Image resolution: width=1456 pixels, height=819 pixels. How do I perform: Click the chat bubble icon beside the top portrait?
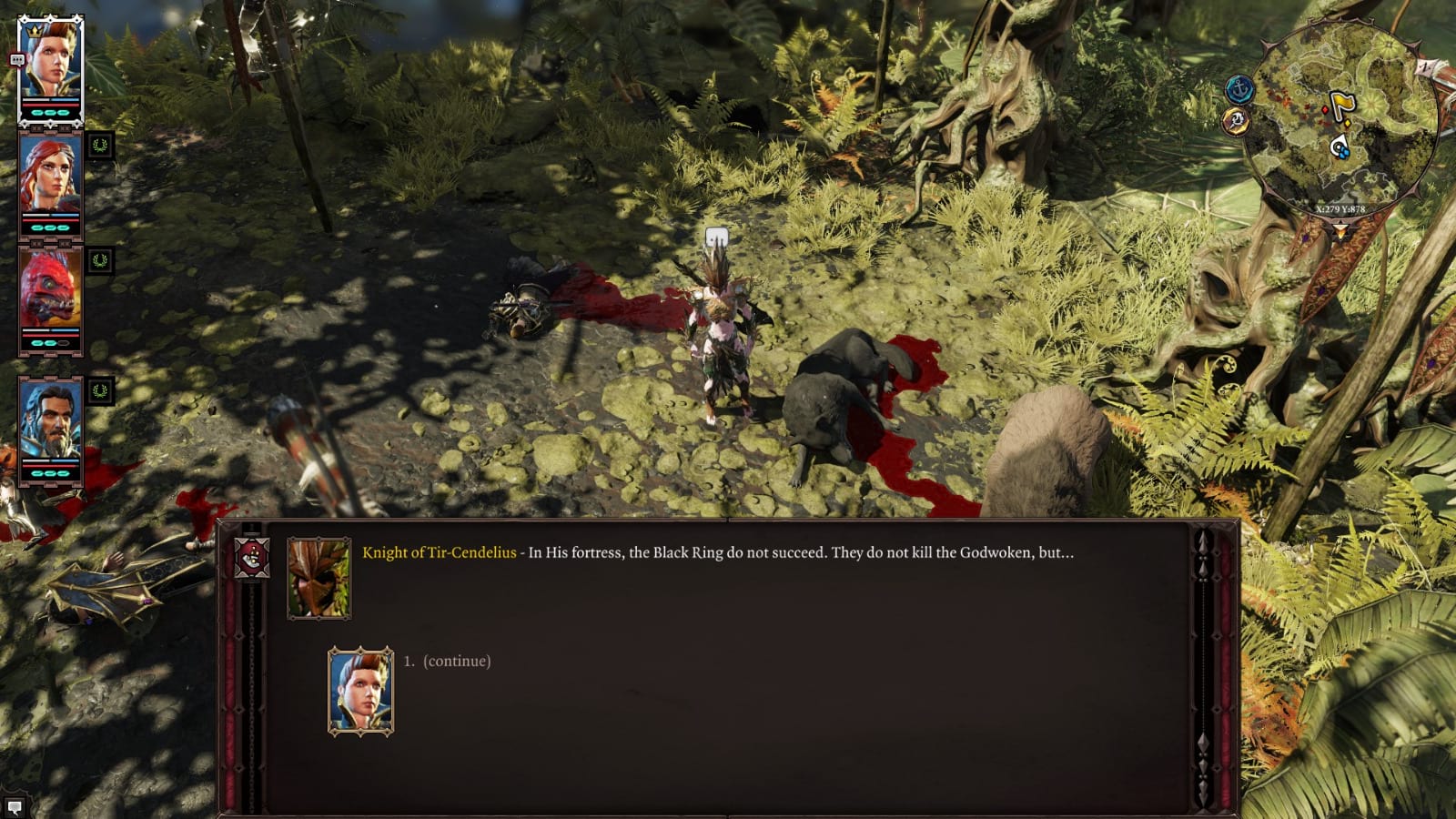15,58
